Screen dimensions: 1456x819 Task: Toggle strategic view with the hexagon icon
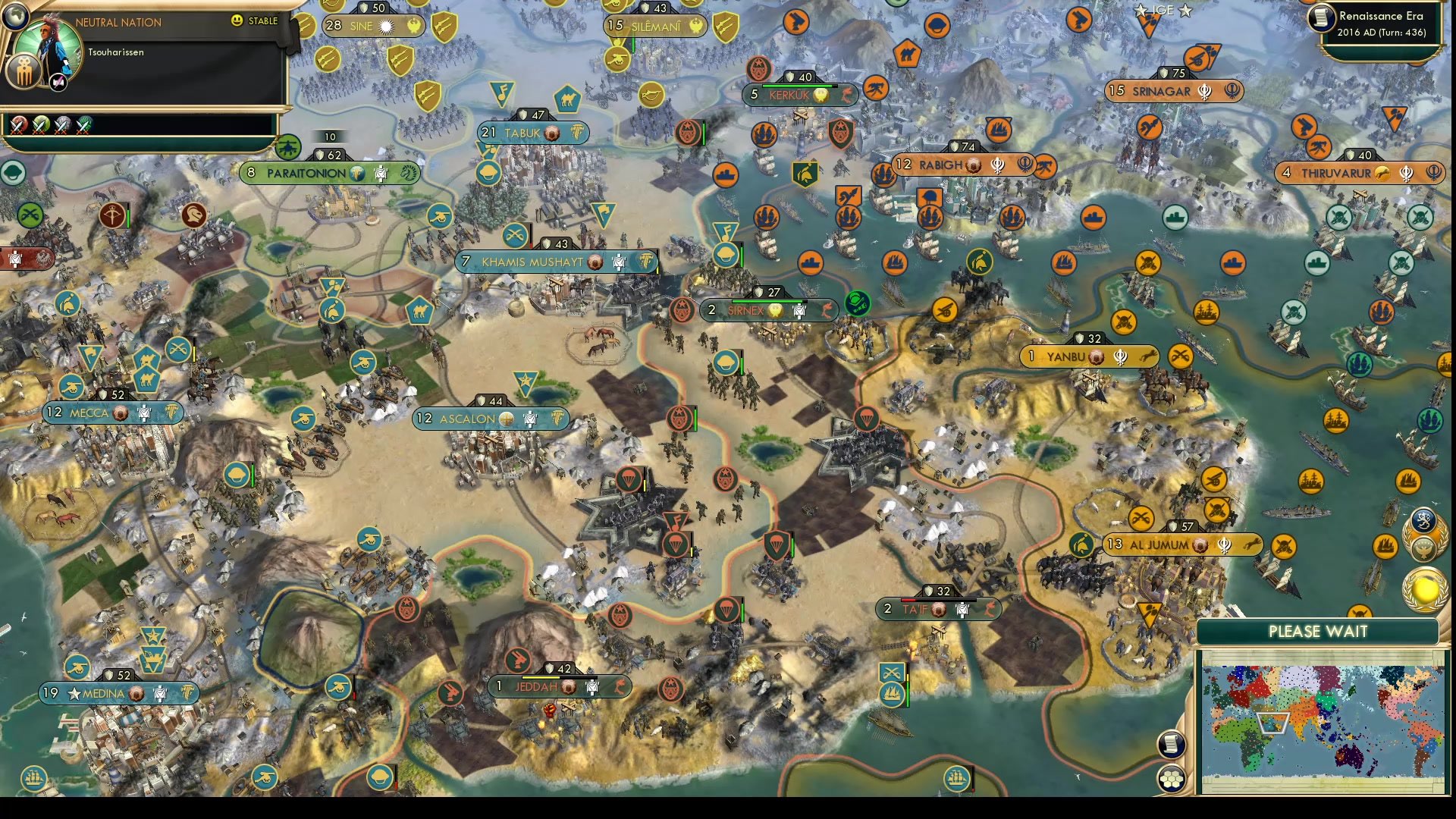click(x=1172, y=779)
